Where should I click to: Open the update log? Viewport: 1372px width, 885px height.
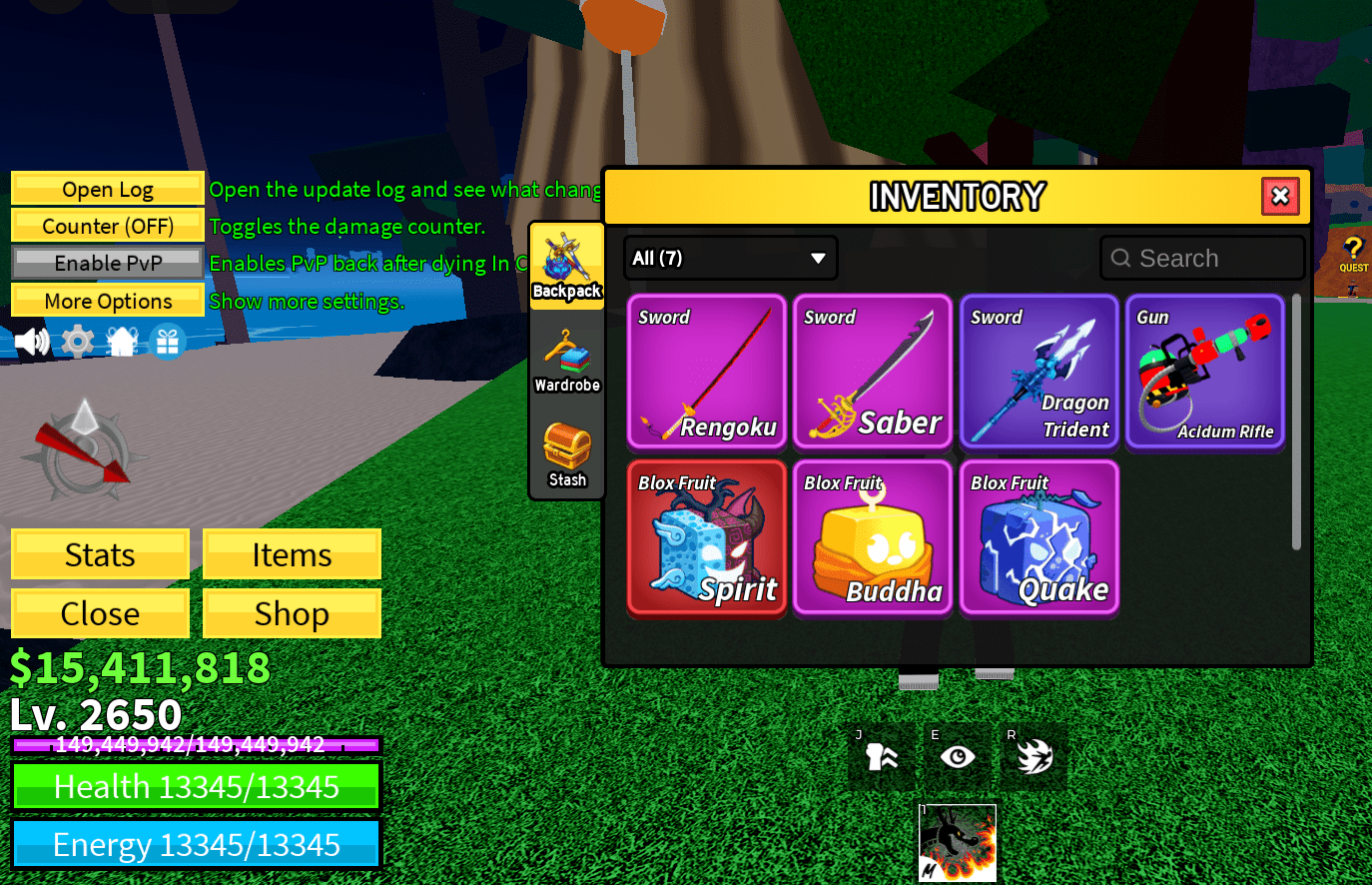coord(107,189)
